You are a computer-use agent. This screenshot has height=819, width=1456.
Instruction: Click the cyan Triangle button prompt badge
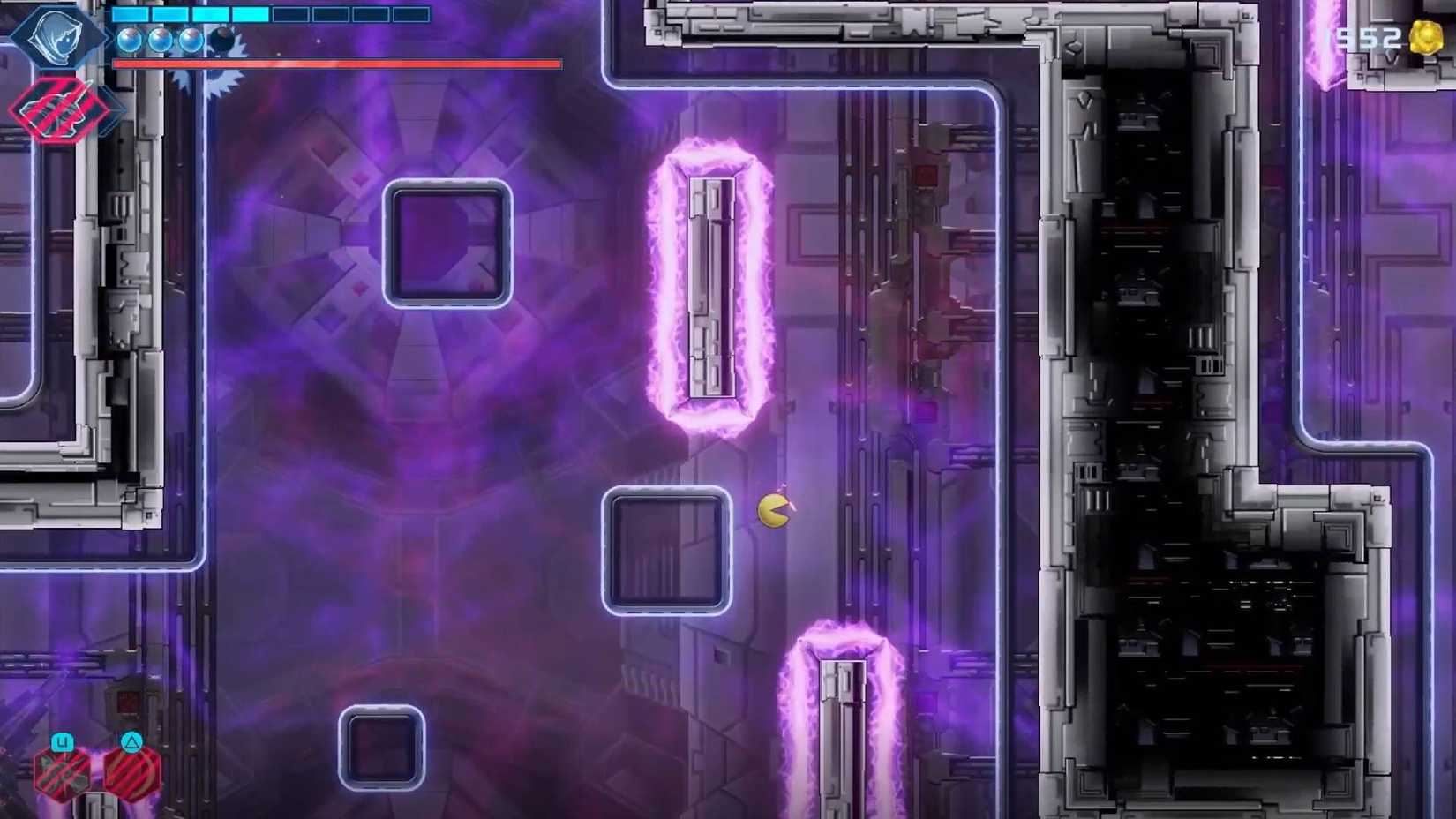131,743
